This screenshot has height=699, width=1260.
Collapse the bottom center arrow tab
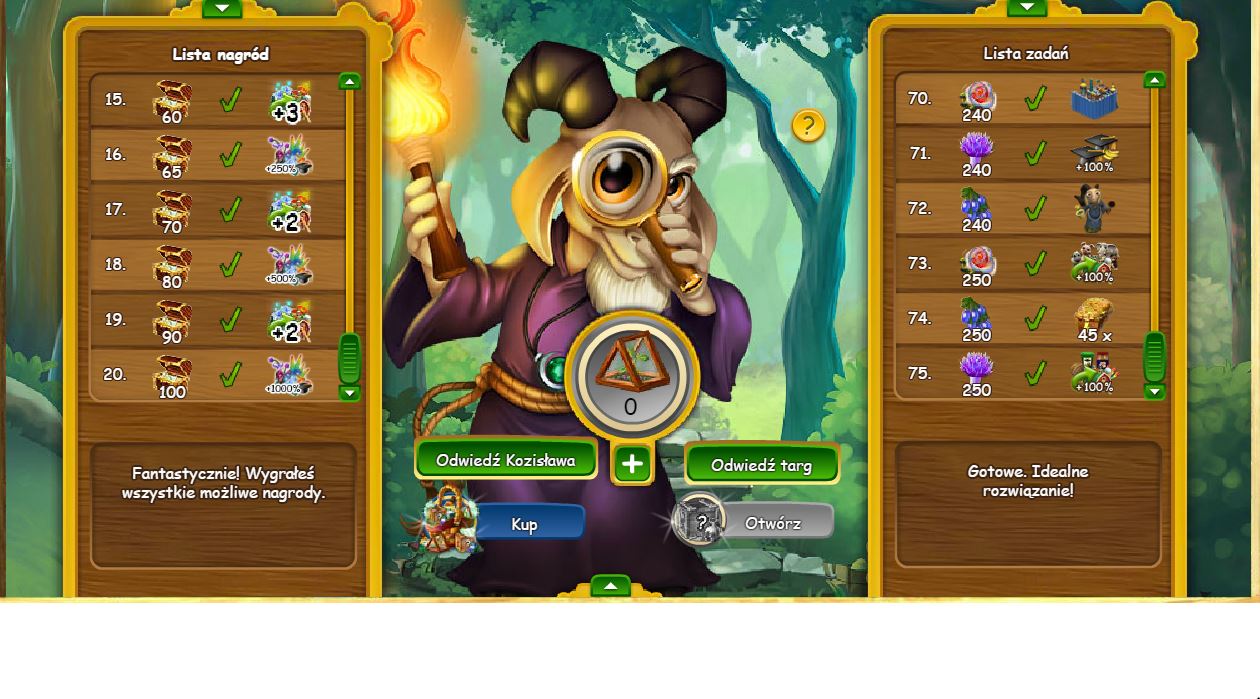click(610, 586)
